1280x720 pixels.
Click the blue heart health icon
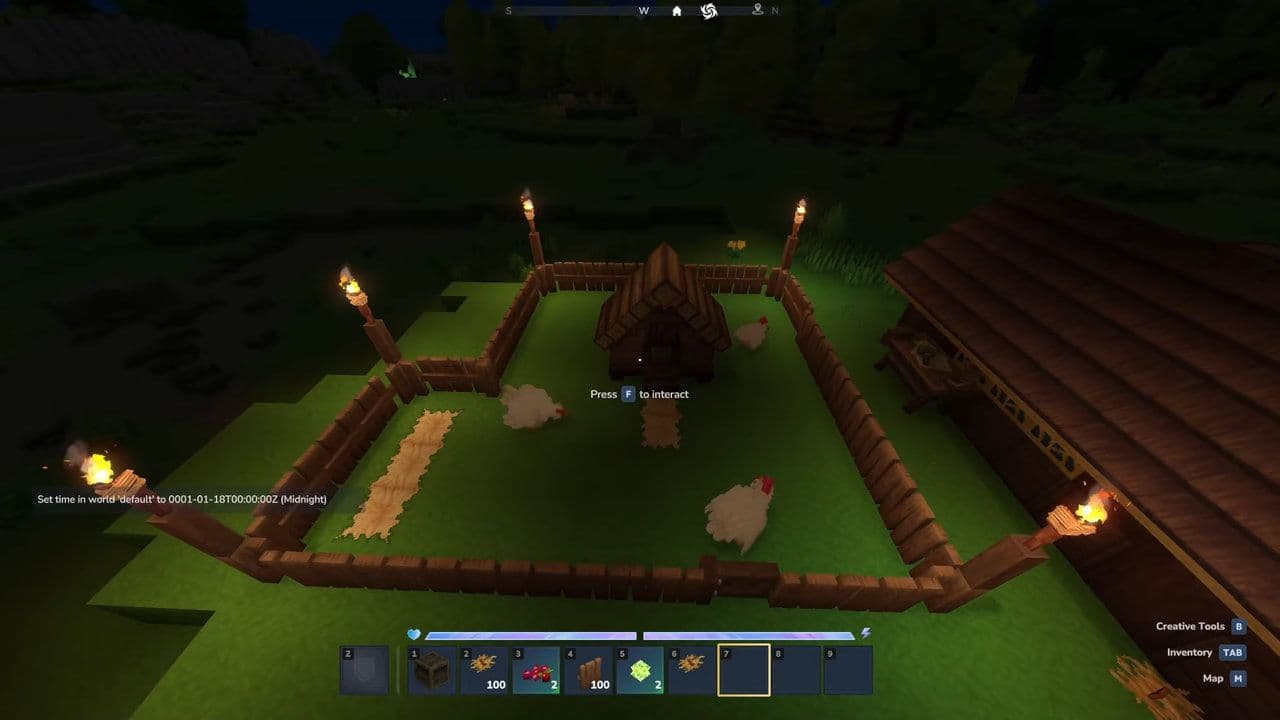(x=415, y=632)
